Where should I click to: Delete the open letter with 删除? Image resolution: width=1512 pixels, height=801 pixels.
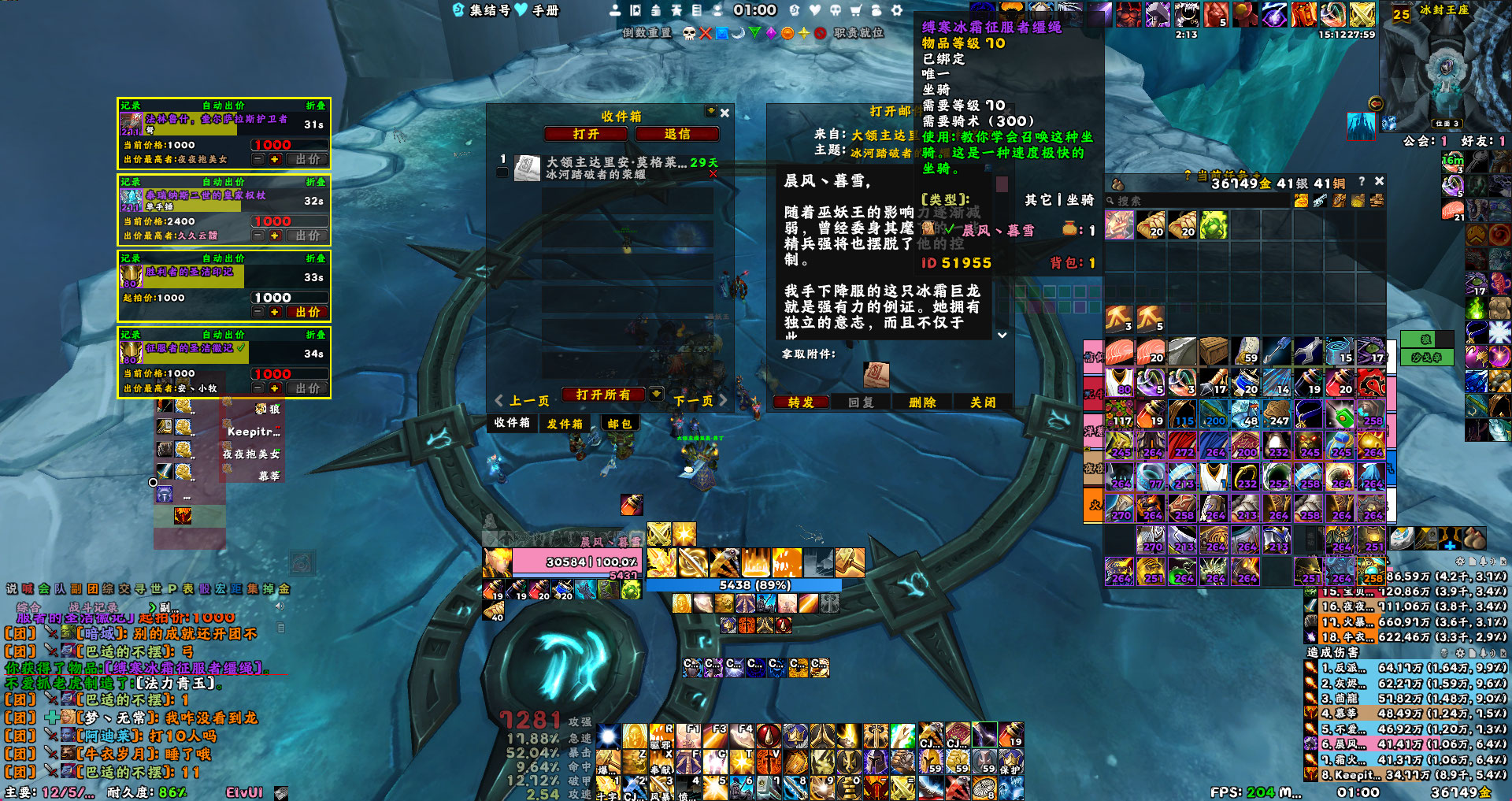[922, 402]
